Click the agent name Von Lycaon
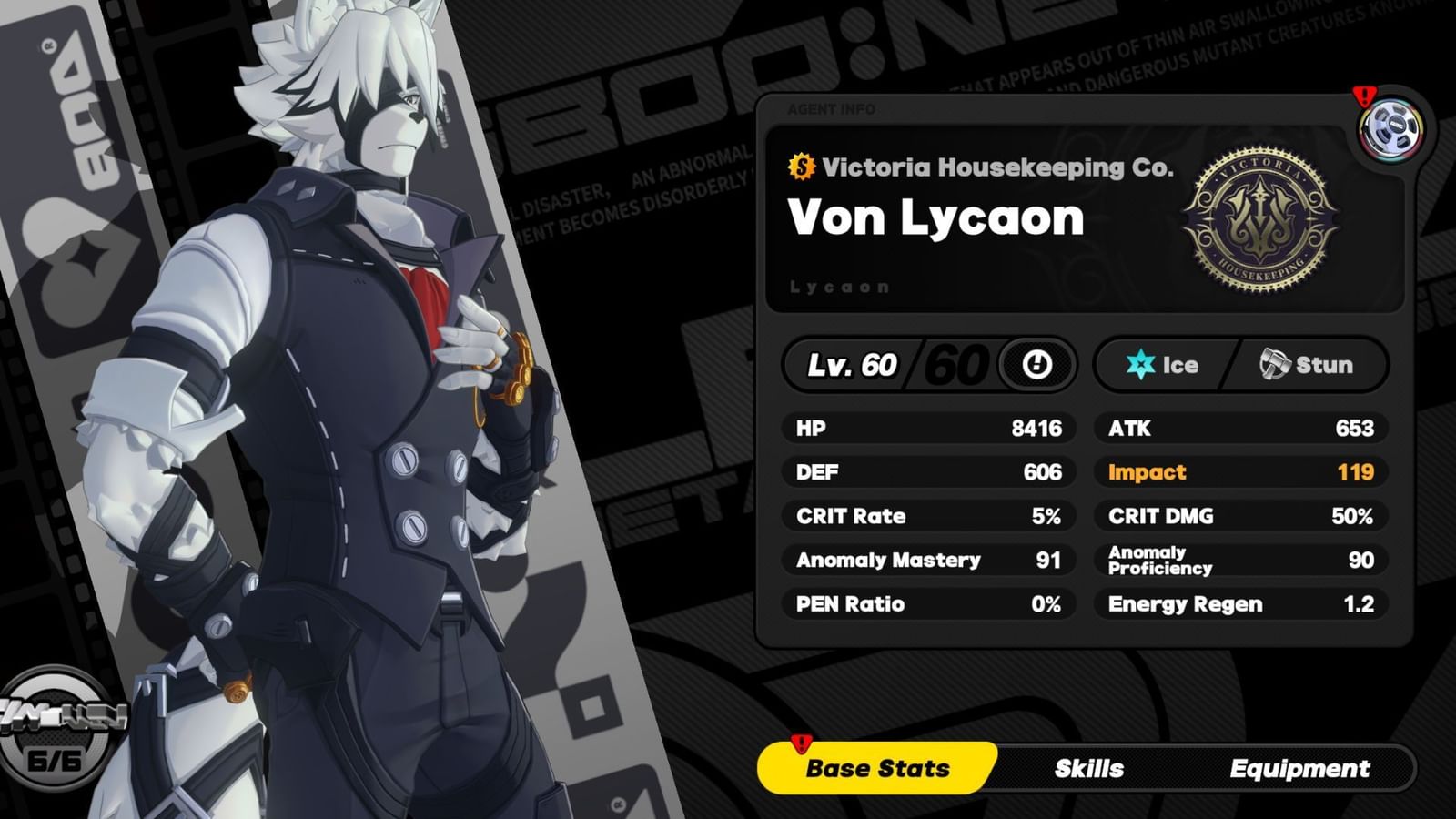 (934, 217)
